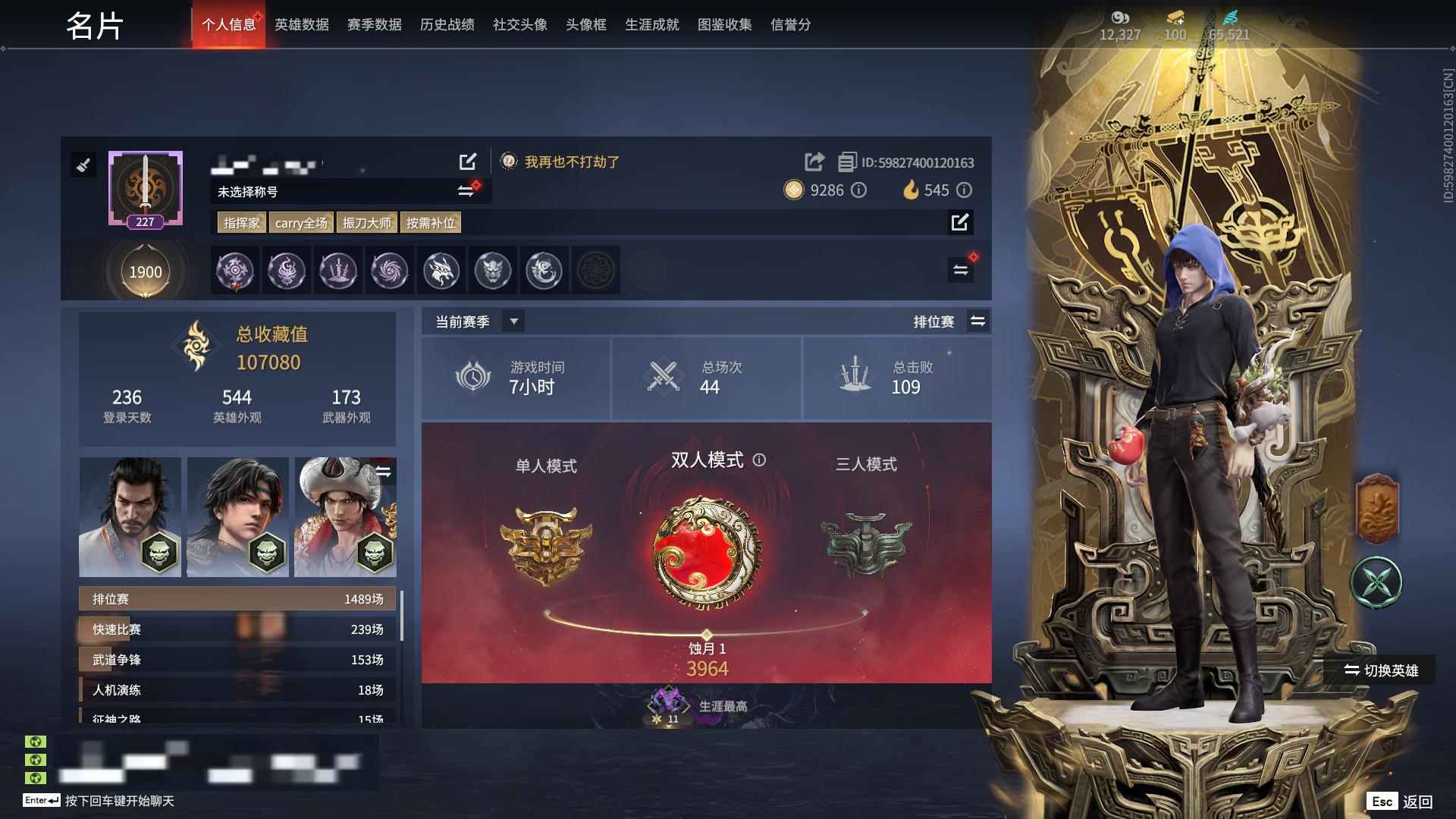Toggle the badge display swap icon with red marker
This screenshot has height=819, width=1456.
coord(961,269)
